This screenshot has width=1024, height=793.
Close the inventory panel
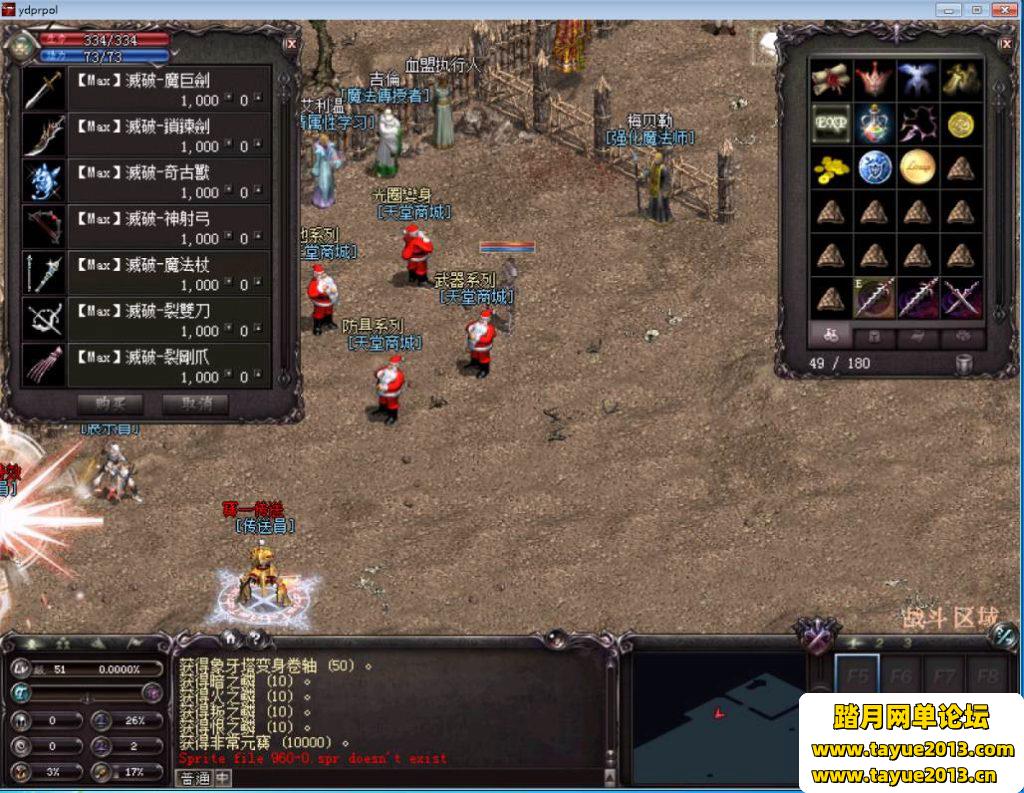click(x=1005, y=43)
